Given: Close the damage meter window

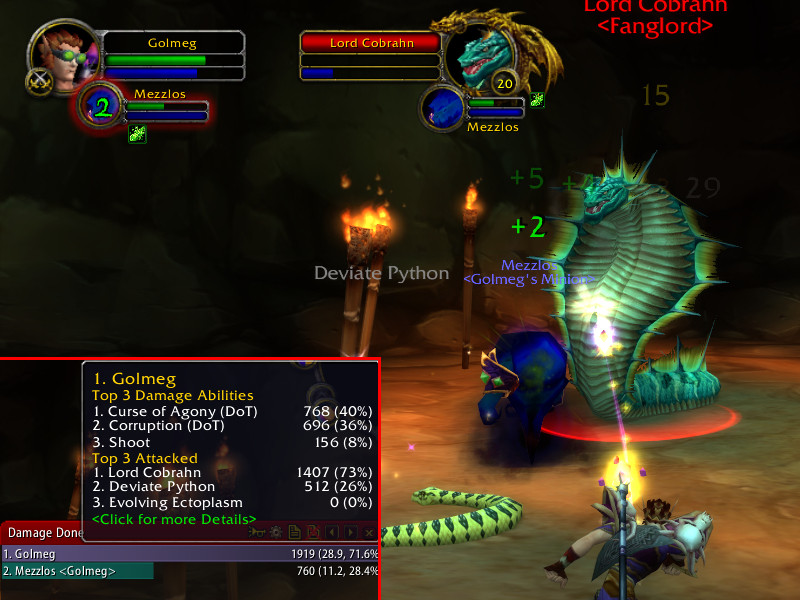Looking at the screenshot, I should click(x=370, y=533).
